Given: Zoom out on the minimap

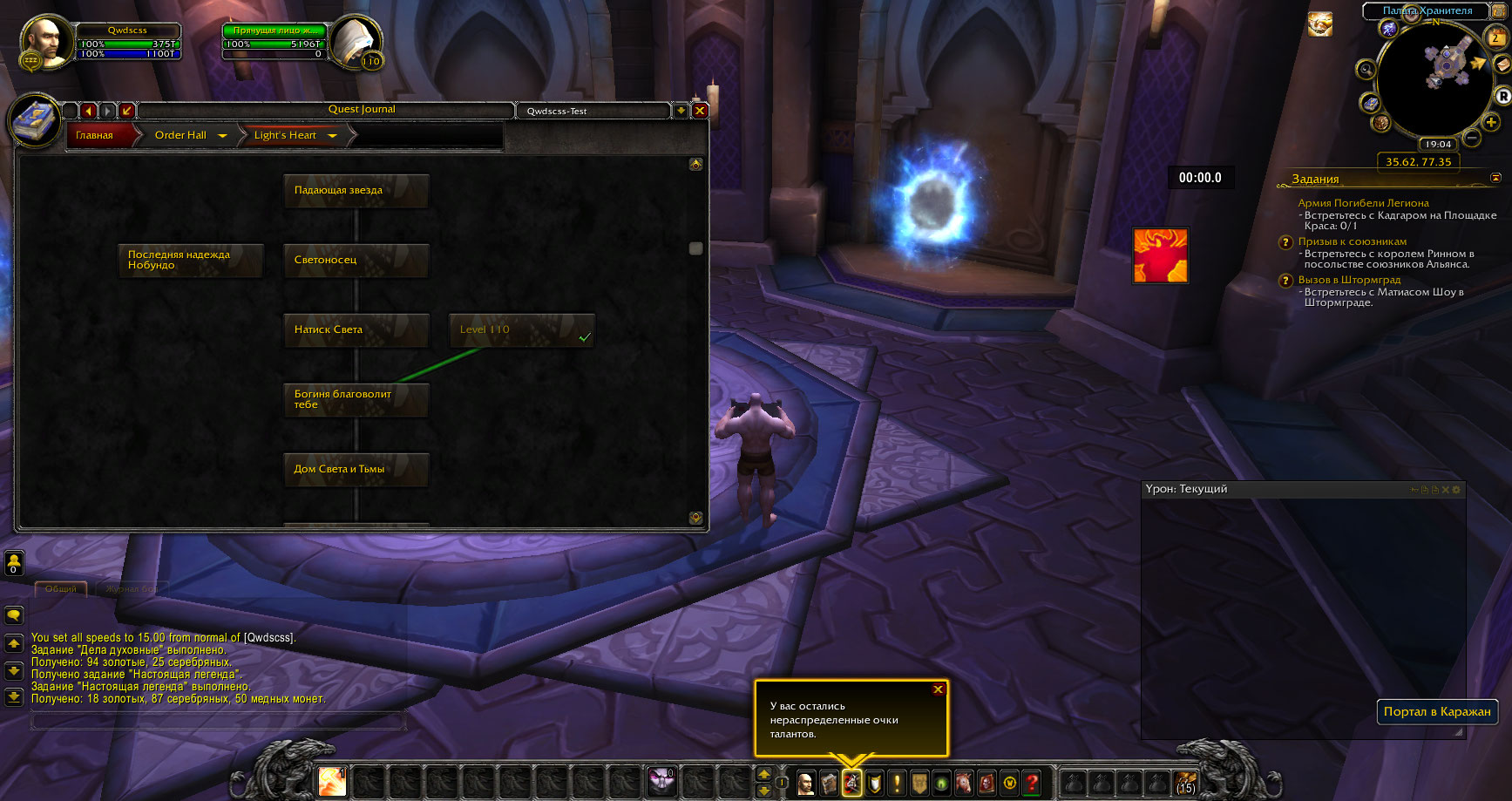Looking at the screenshot, I should tap(1472, 138).
